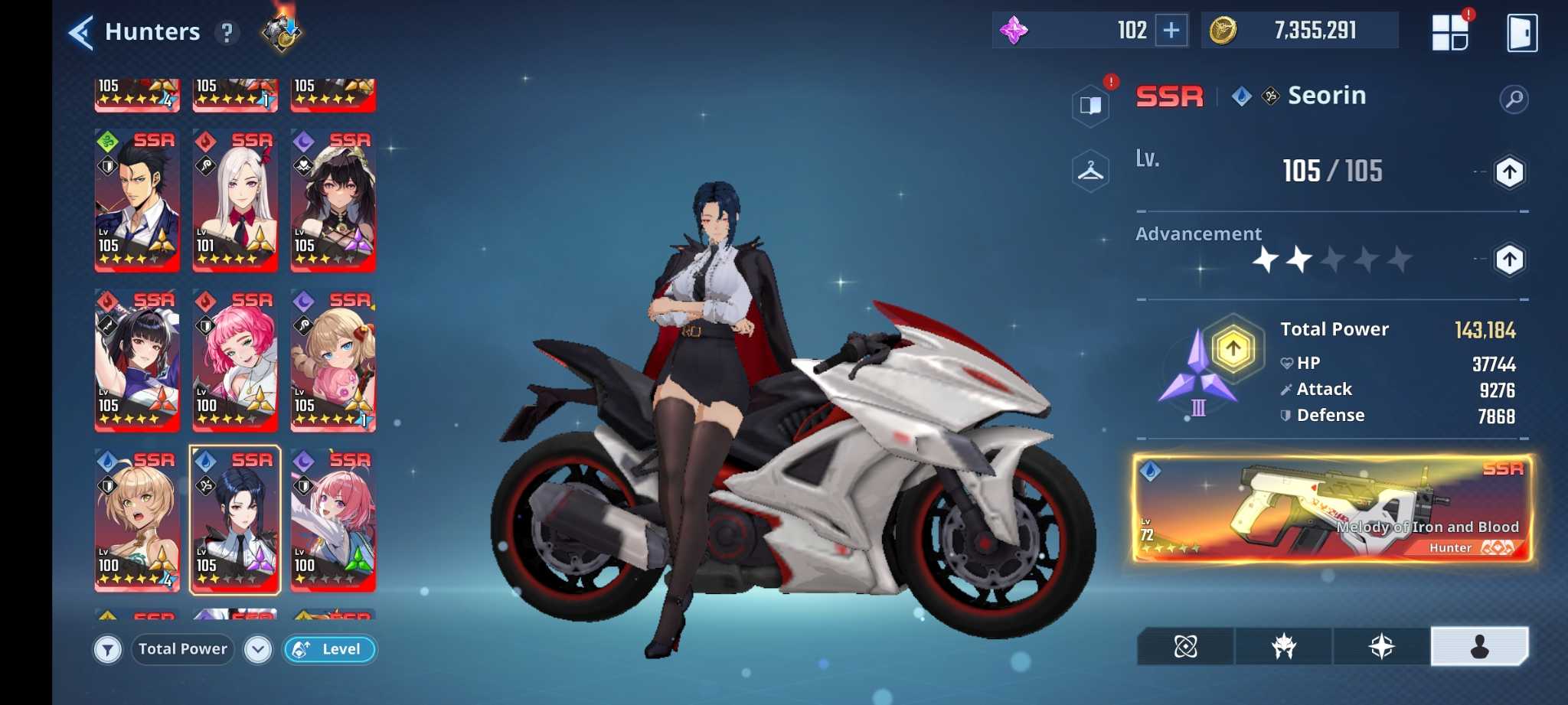Open the Hunters help question mark

coord(227,33)
